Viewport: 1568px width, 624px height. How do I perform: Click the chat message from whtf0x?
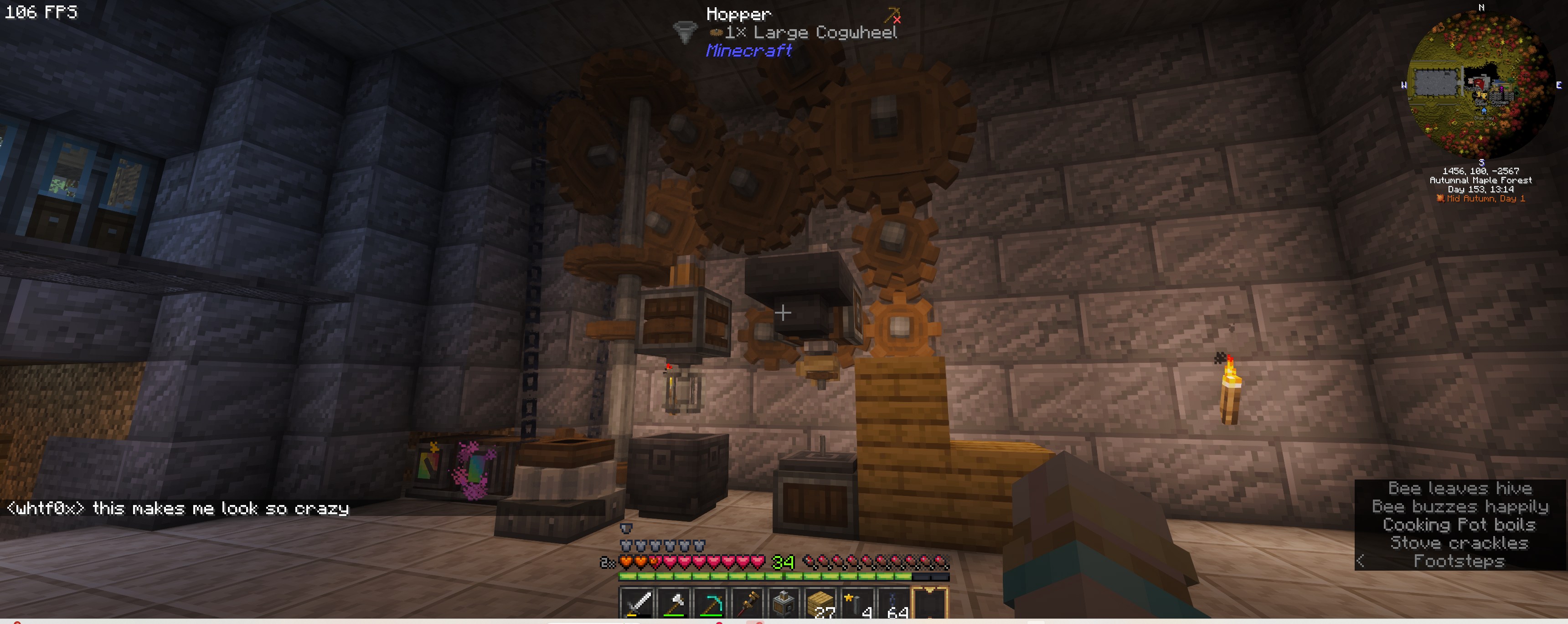[178, 508]
